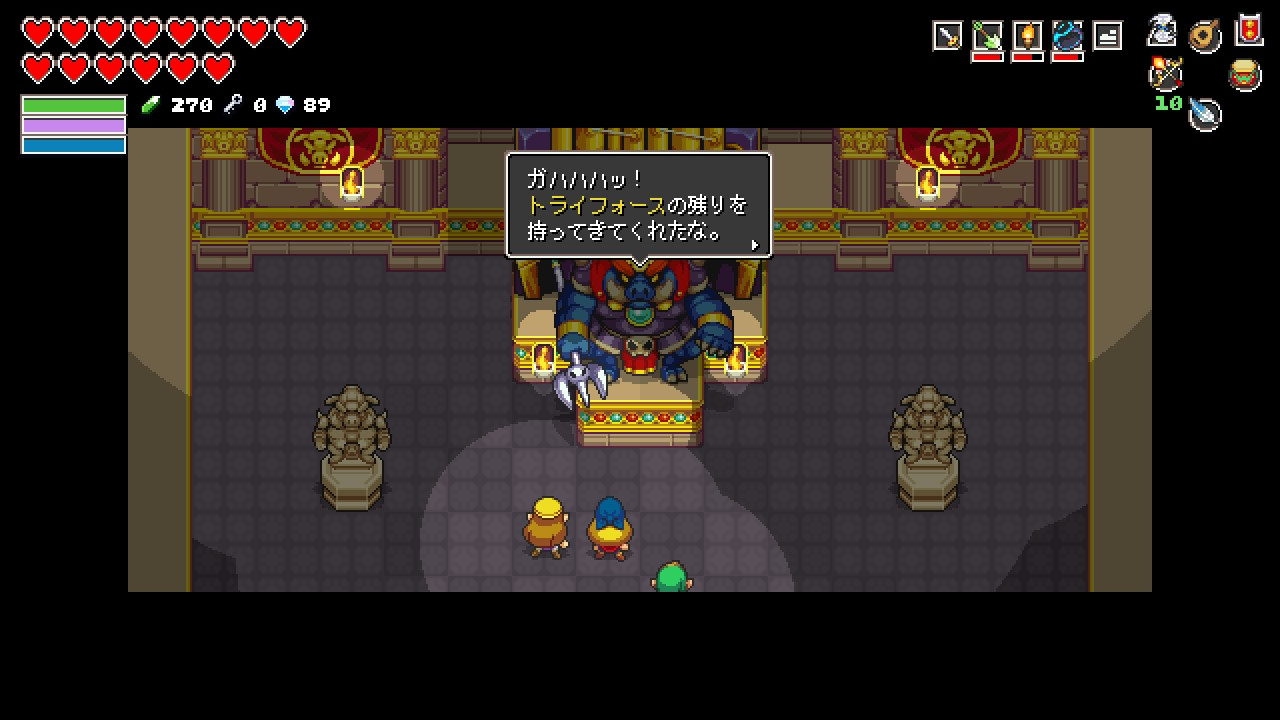Advance the dialogue with the arrow
Viewport: 1280px width, 720px height.
point(754,245)
